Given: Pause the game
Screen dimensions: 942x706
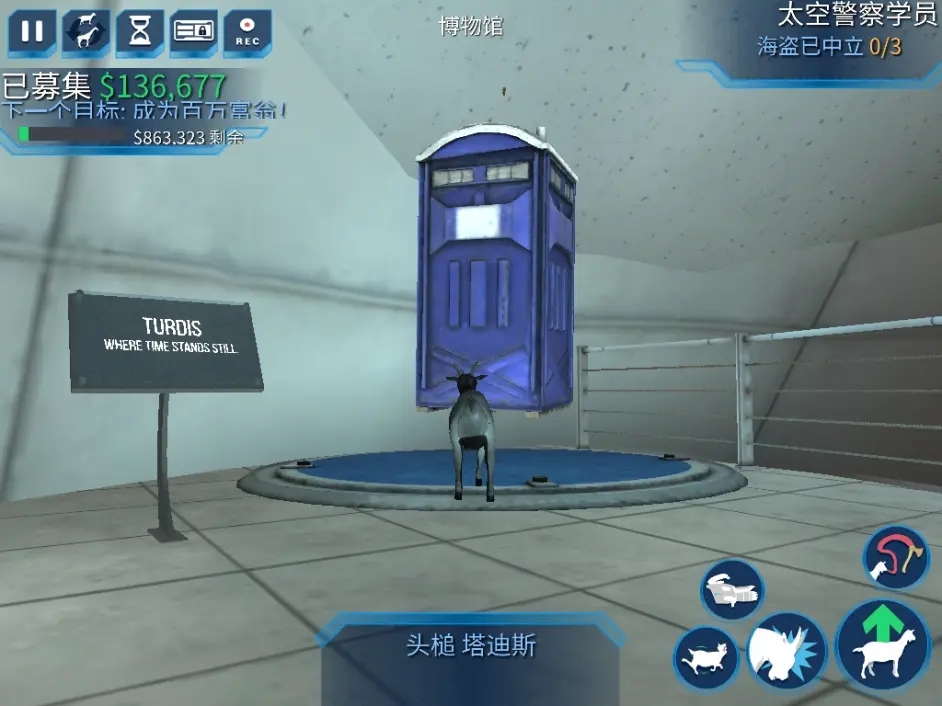Looking at the screenshot, I should point(32,31).
